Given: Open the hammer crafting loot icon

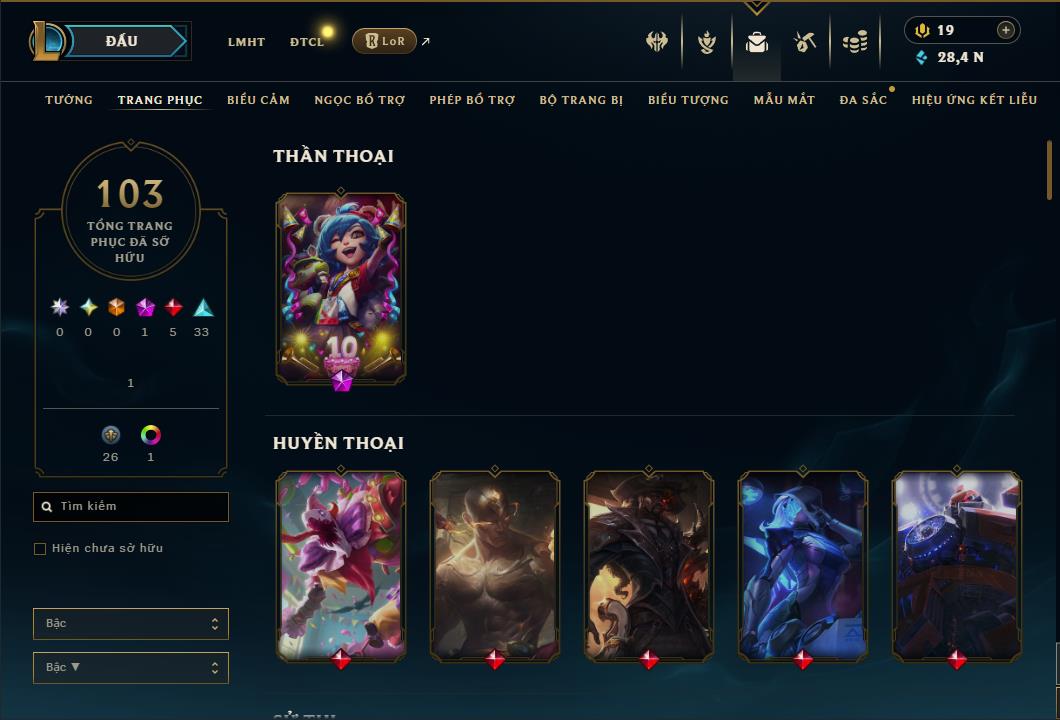Looking at the screenshot, I should [x=805, y=42].
